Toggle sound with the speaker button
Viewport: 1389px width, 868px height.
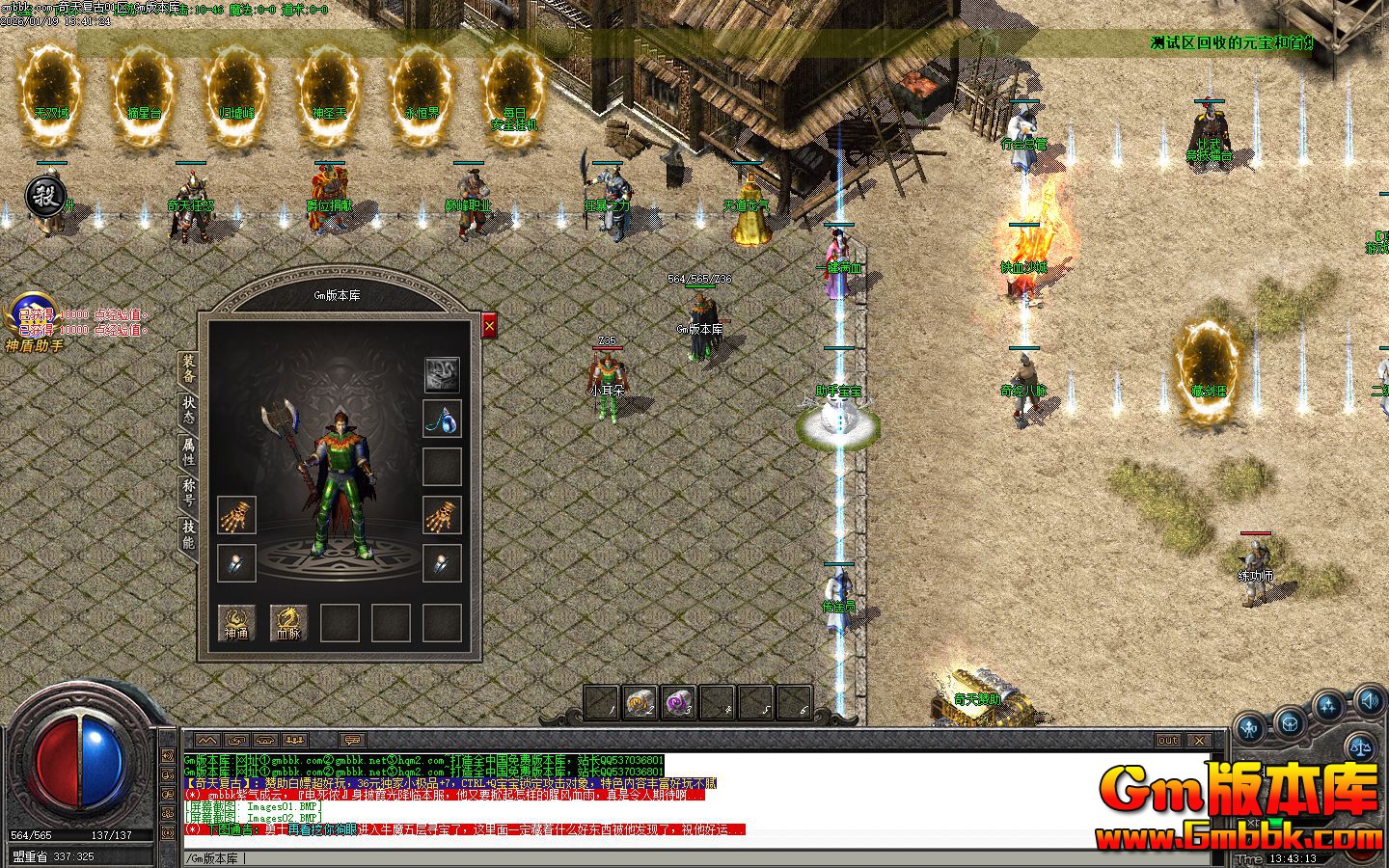[x=1368, y=699]
